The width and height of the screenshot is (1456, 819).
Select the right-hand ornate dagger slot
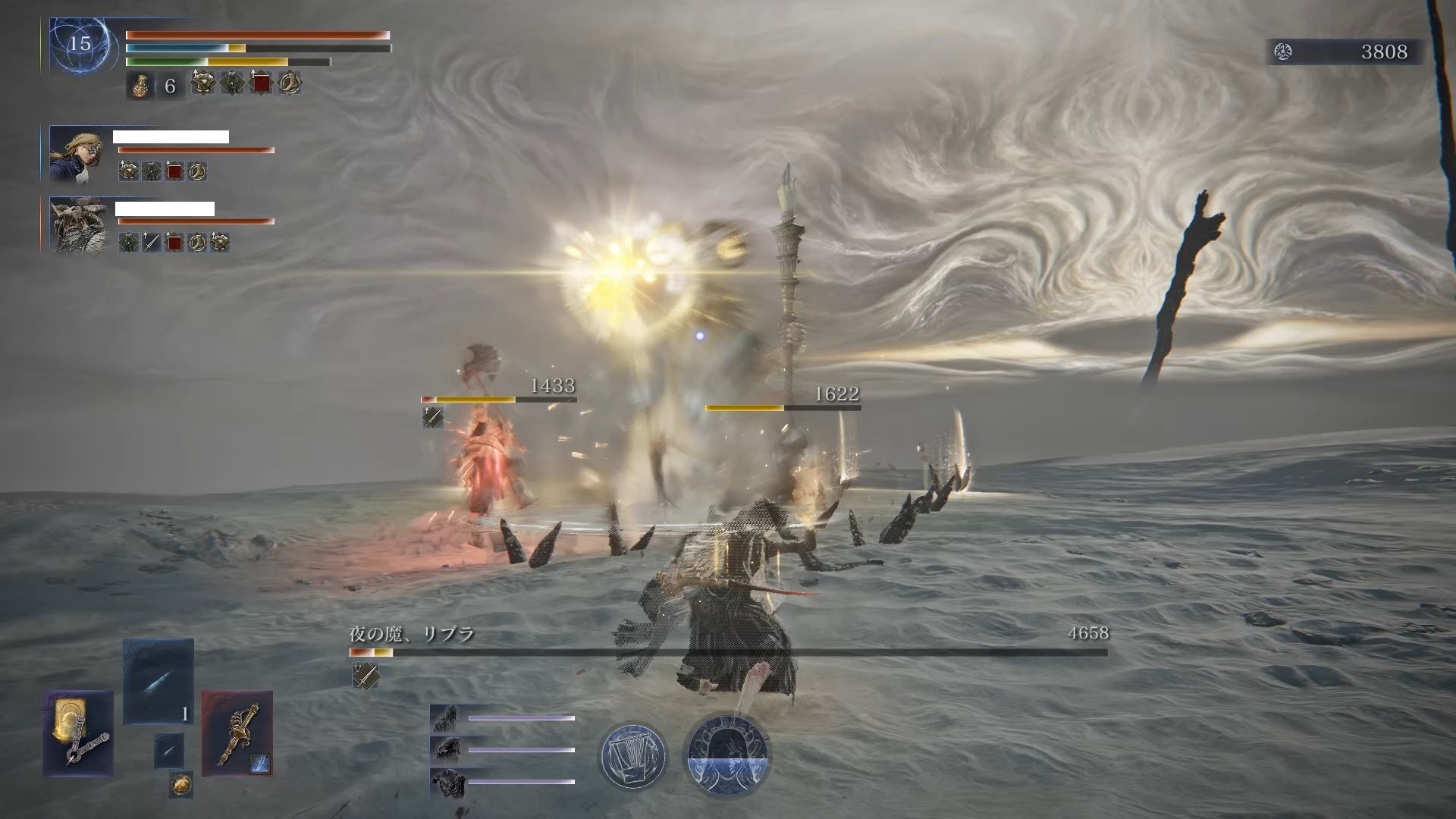(x=237, y=733)
